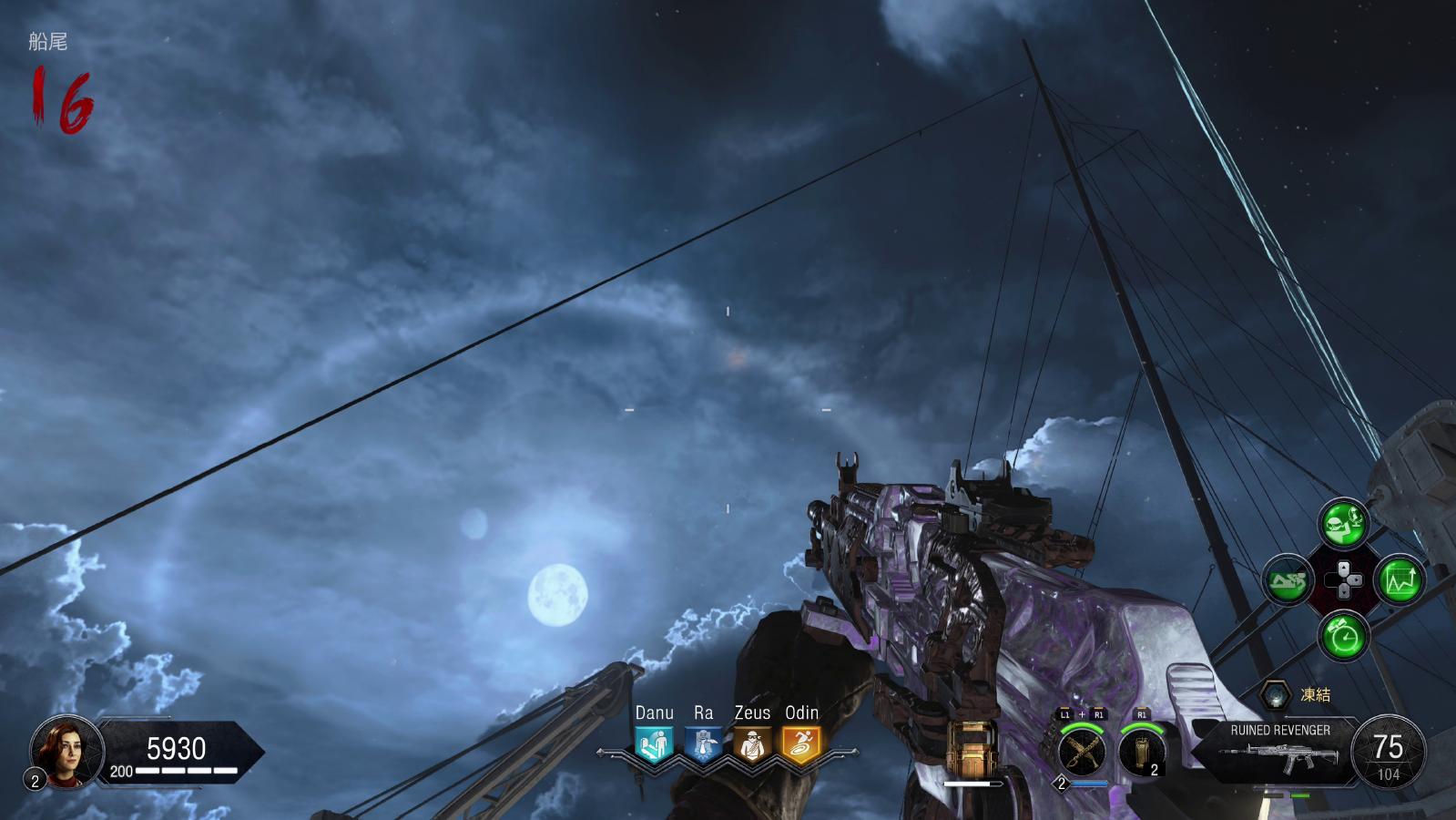
Task: Click the hexagonal freeze ammo-mod icon
Action: coord(1277,695)
